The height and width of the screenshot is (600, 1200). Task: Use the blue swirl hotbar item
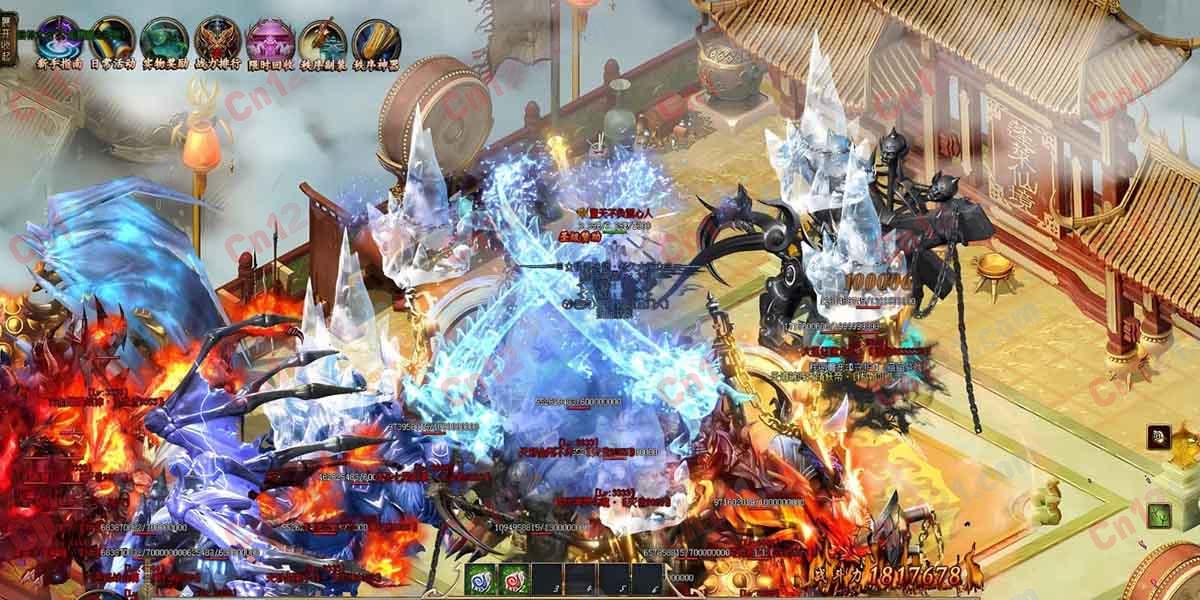tap(481, 579)
